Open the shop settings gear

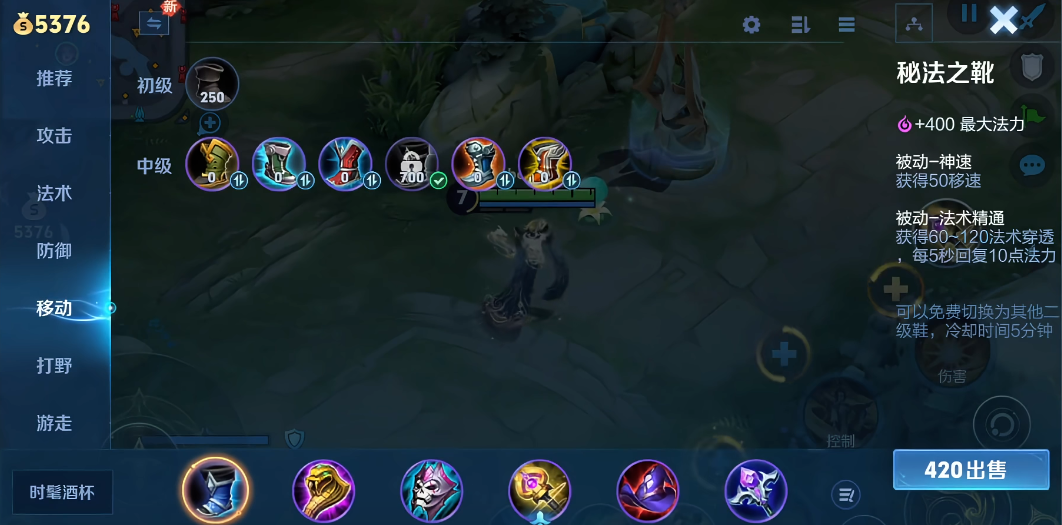click(751, 25)
